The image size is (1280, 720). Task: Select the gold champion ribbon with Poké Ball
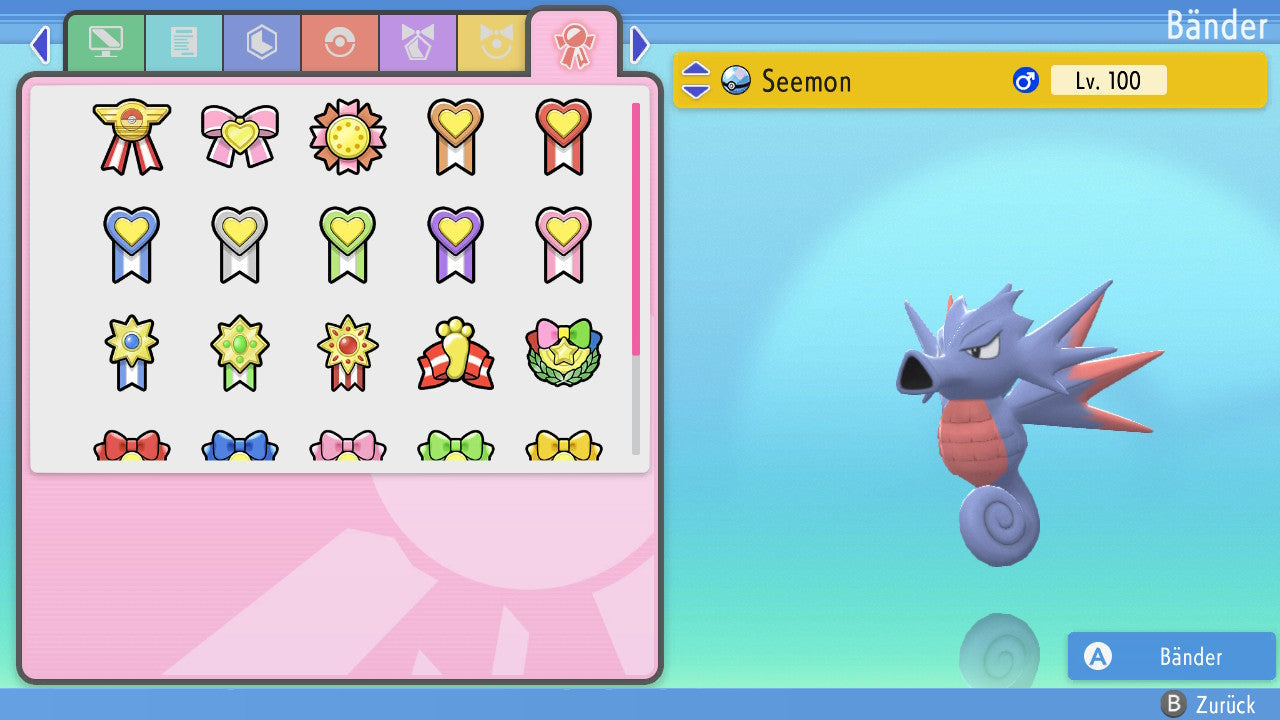click(131, 136)
